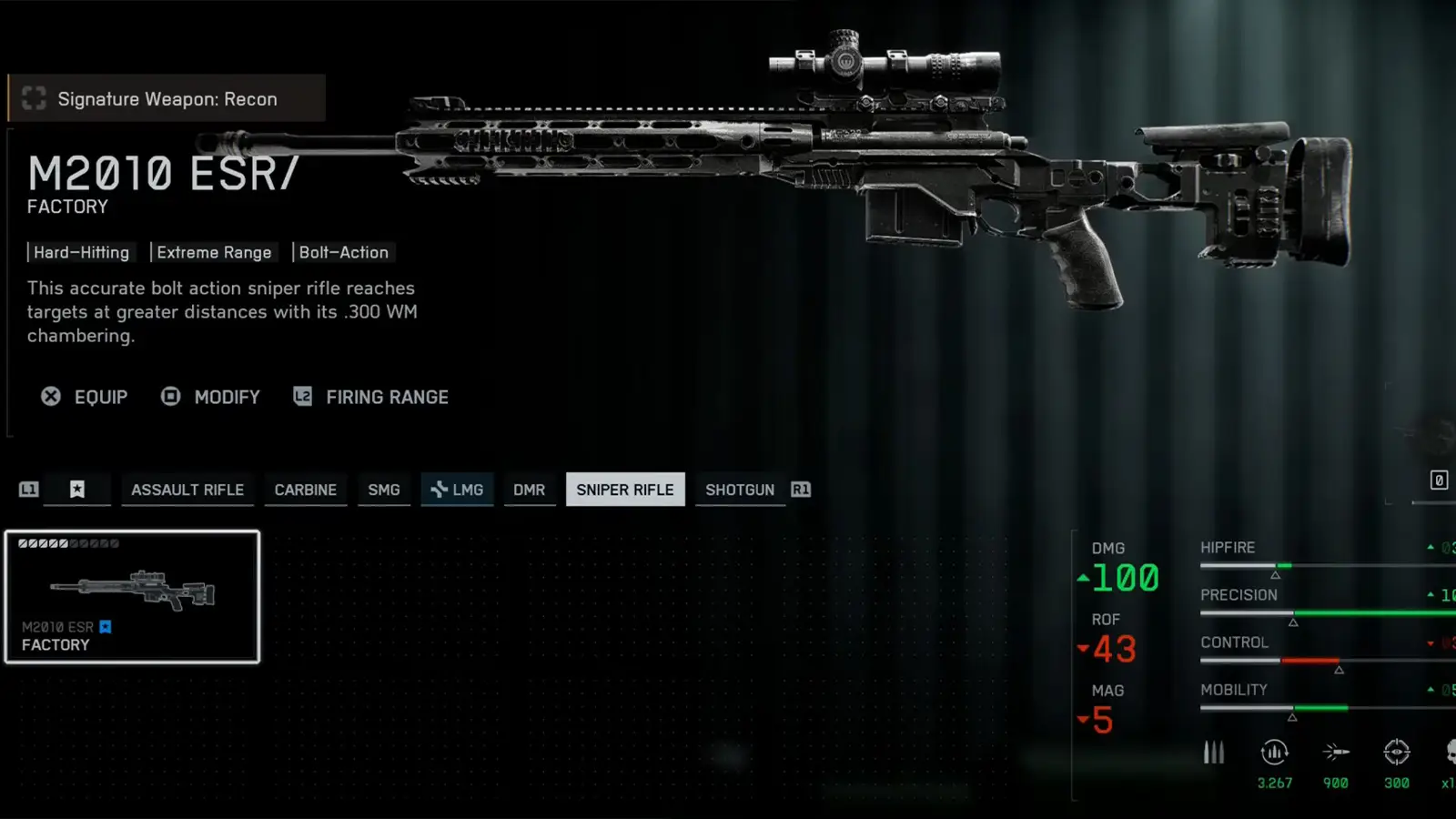The width and height of the screenshot is (1456, 819).
Task: Toggle the blue favorite badge on M2010 ESR
Action: [106, 626]
